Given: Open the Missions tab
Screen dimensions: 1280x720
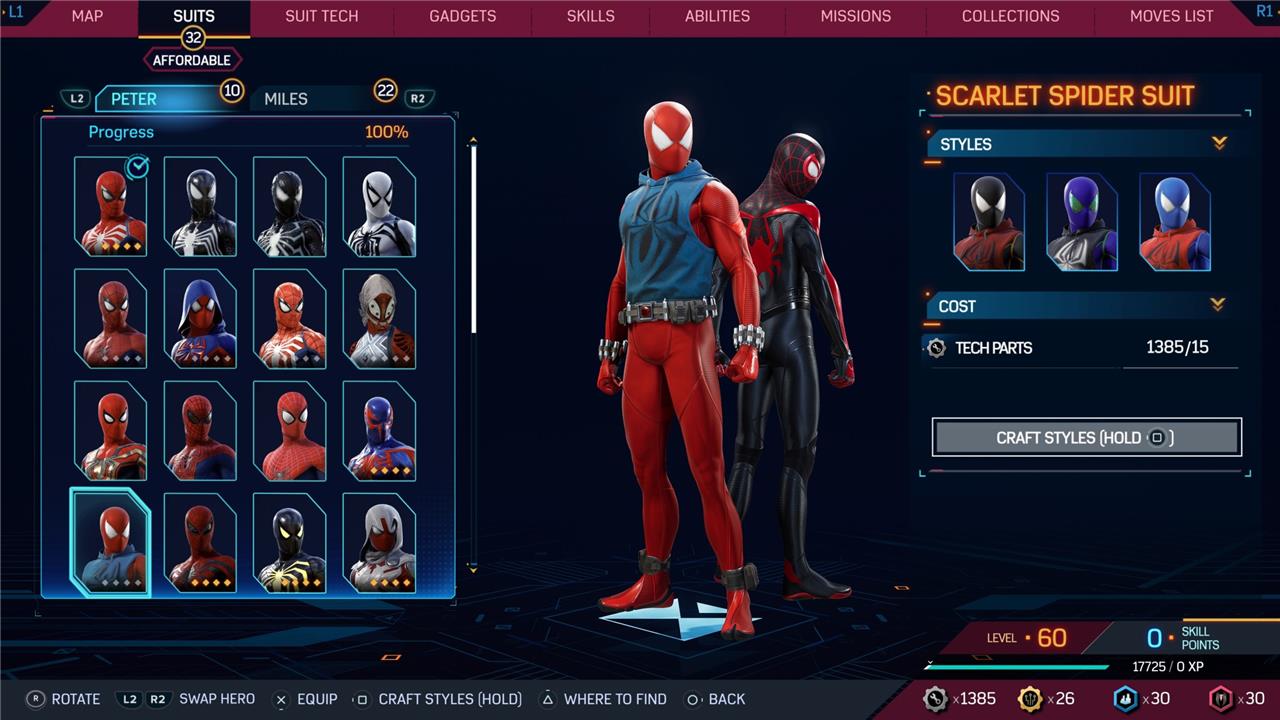Looking at the screenshot, I should pos(855,16).
